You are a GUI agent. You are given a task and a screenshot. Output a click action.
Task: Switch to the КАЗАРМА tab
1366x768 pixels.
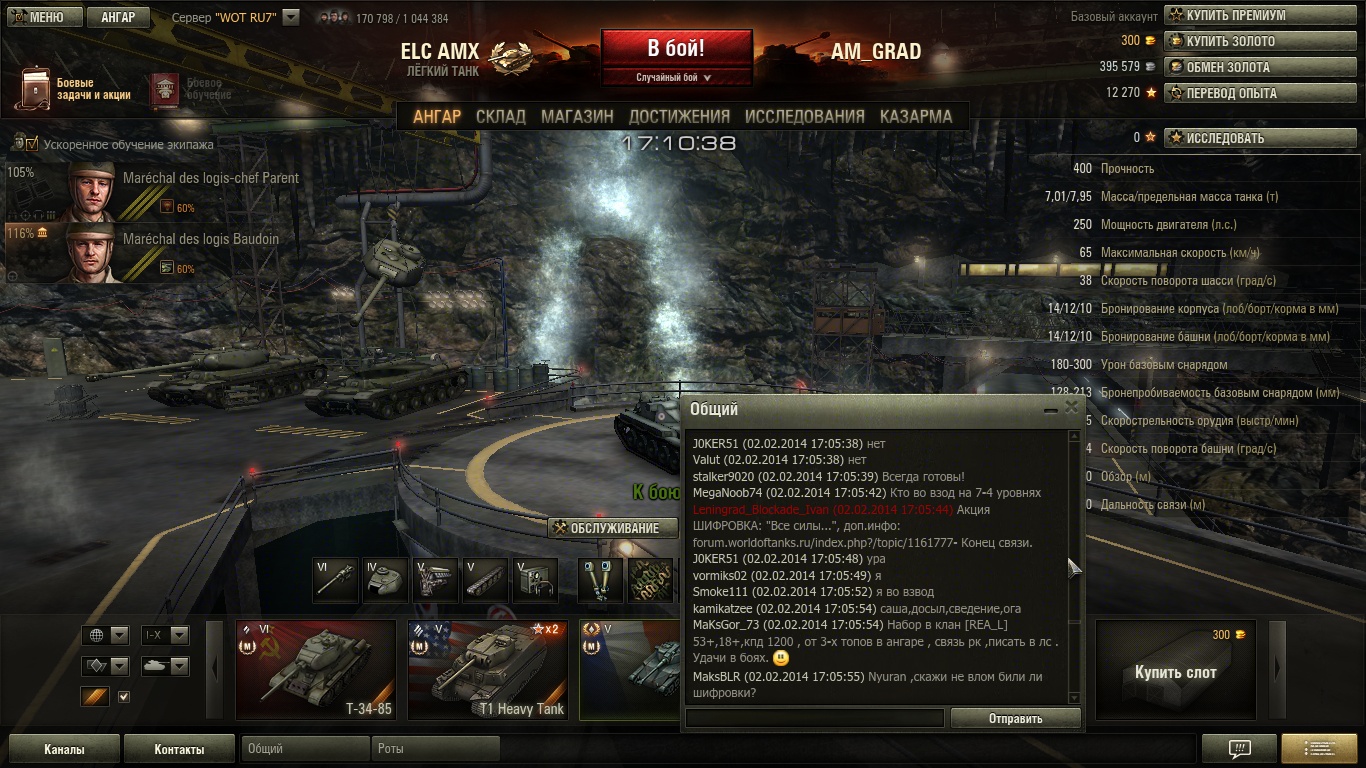tap(915, 116)
